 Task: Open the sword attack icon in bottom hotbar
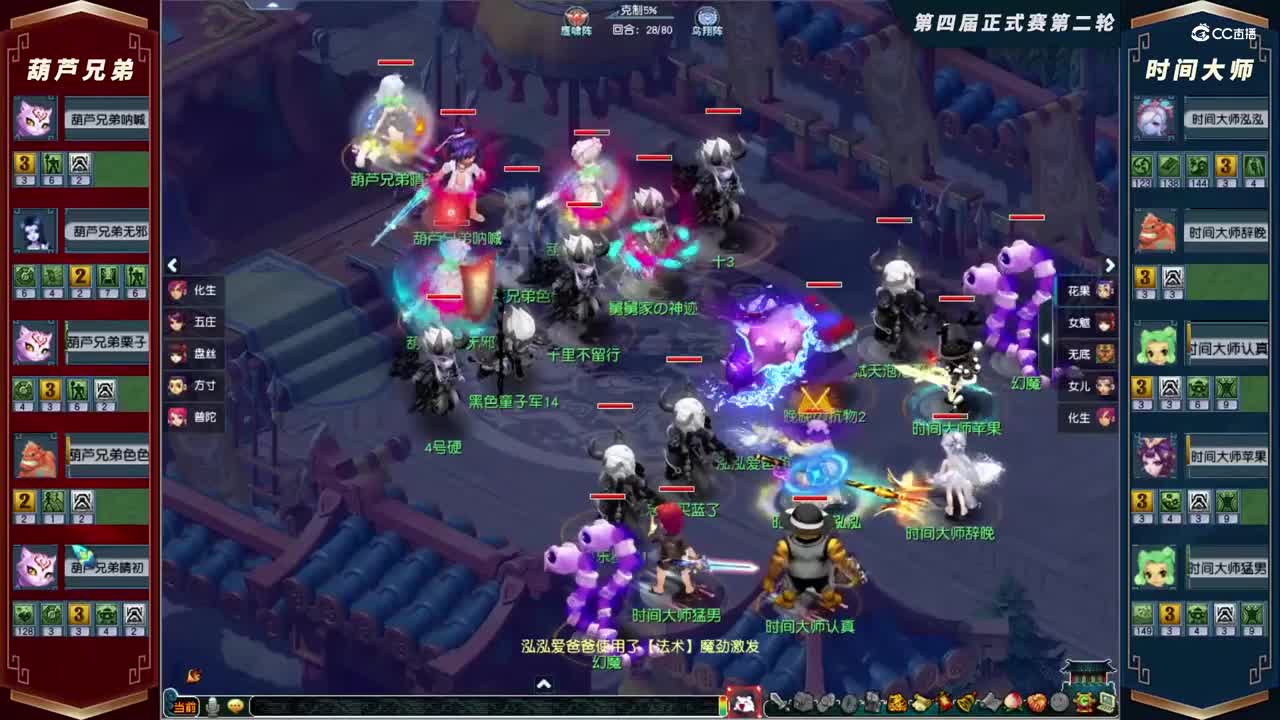click(x=777, y=703)
